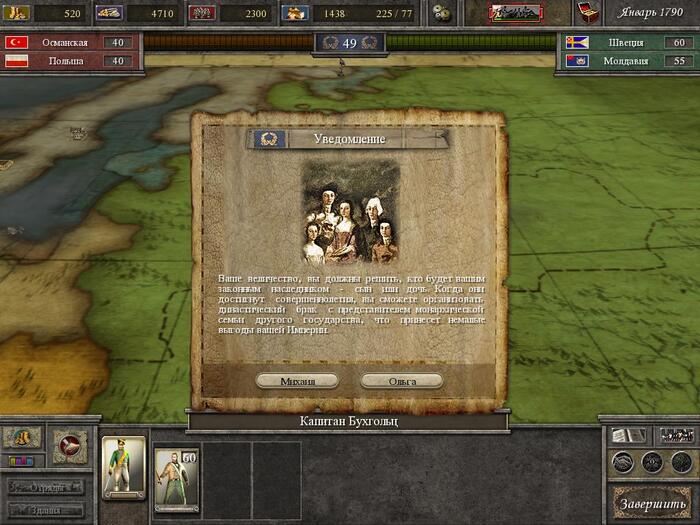Select the Moldavia relation entry
The height and width of the screenshot is (525, 700).
click(628, 61)
